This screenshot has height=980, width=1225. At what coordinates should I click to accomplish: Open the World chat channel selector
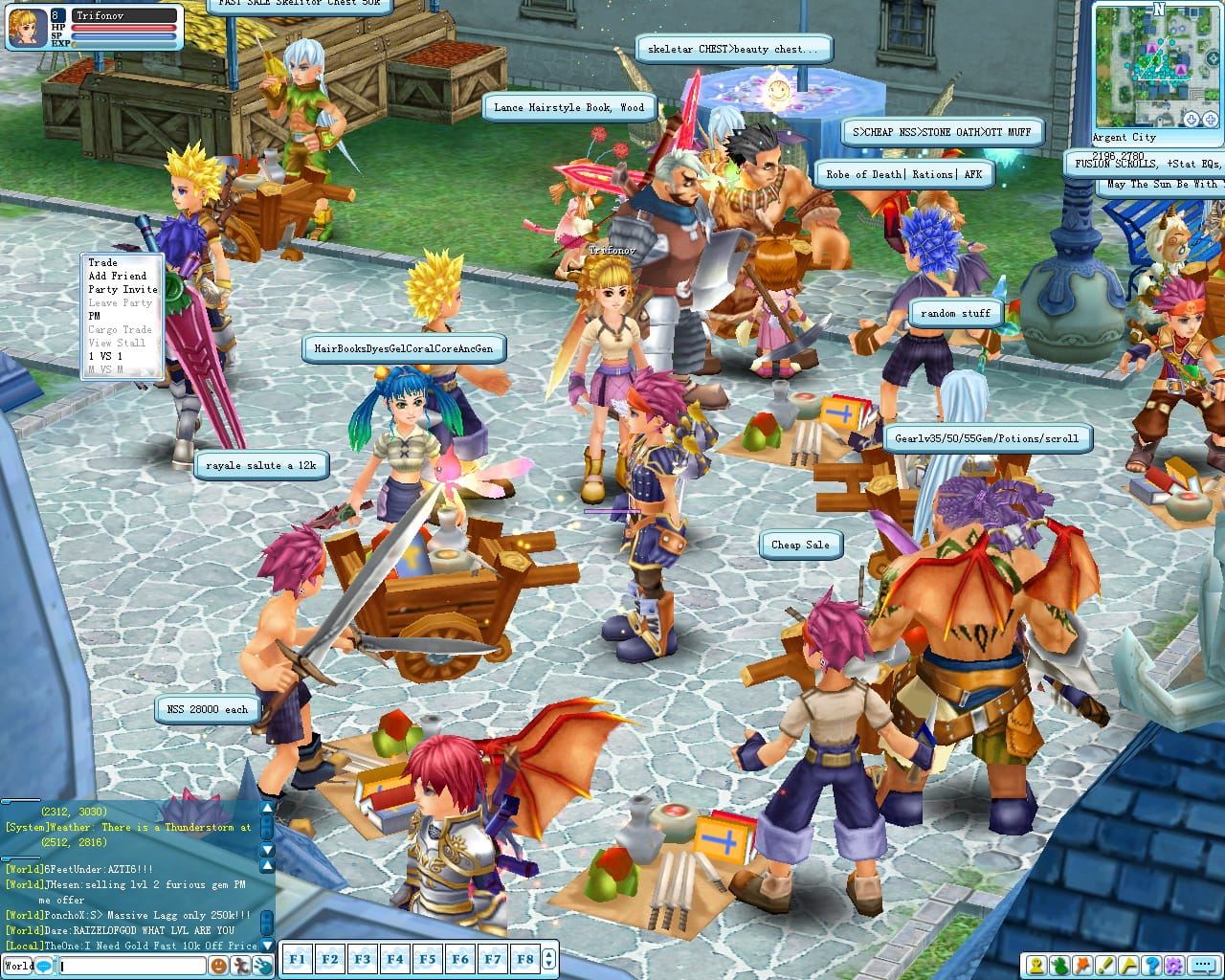click(x=17, y=966)
